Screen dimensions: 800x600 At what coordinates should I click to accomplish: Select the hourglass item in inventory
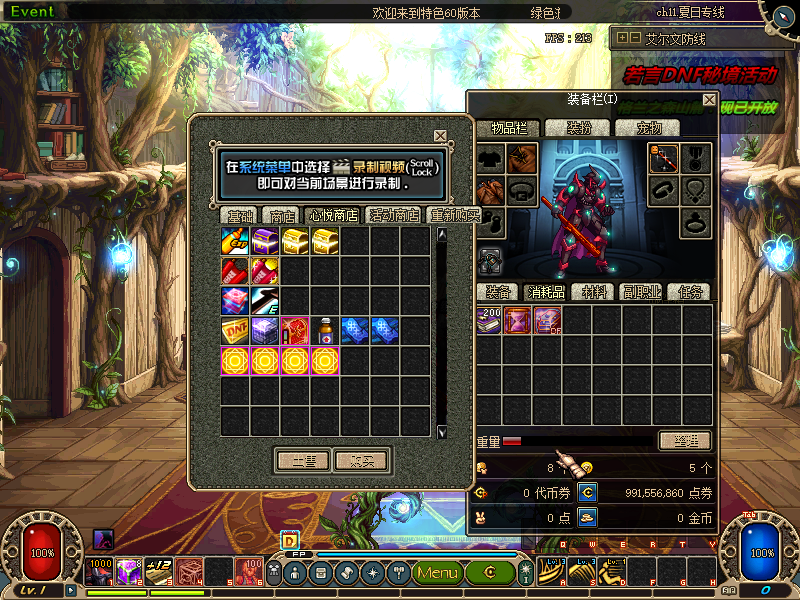coord(519,320)
